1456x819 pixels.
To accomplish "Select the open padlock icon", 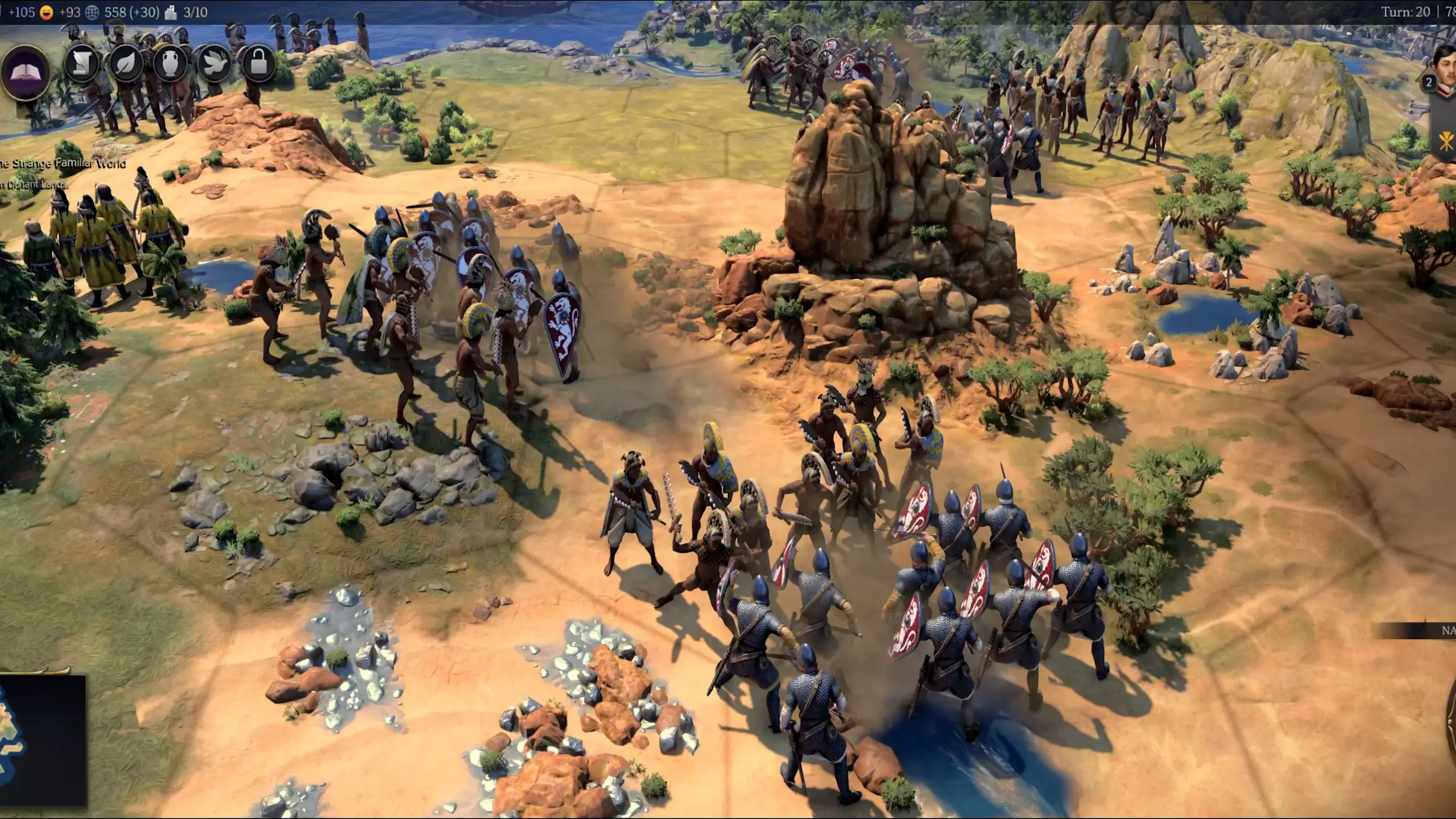I will 258,63.
